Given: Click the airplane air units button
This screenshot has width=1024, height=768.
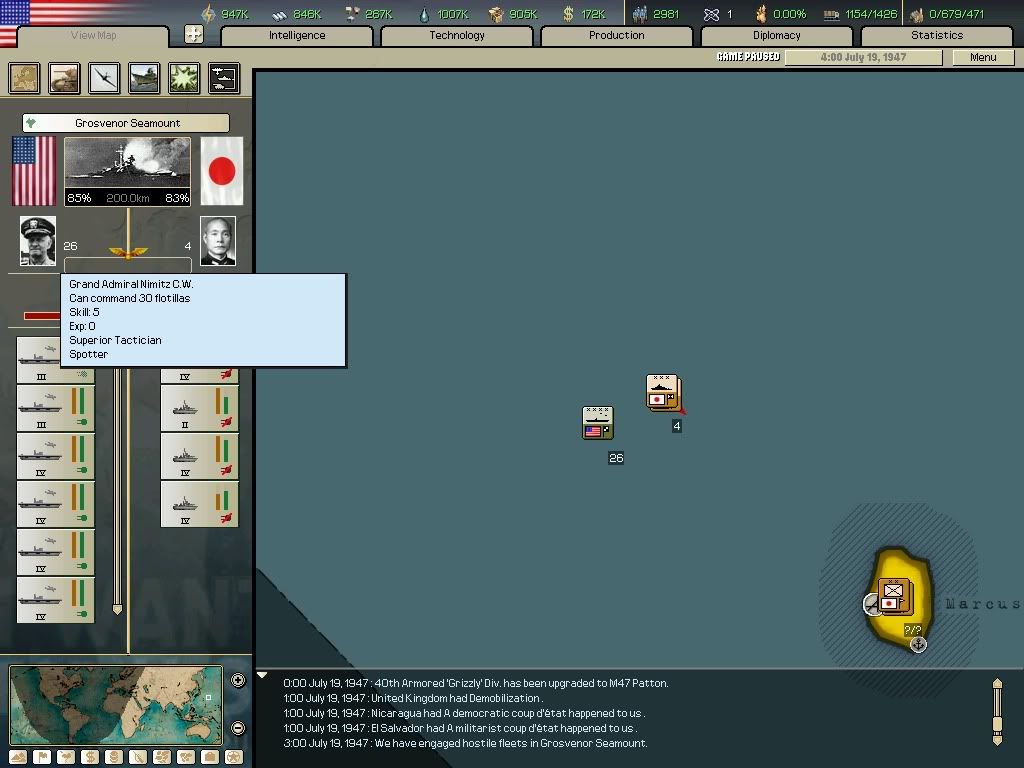Looking at the screenshot, I should click(x=104, y=78).
